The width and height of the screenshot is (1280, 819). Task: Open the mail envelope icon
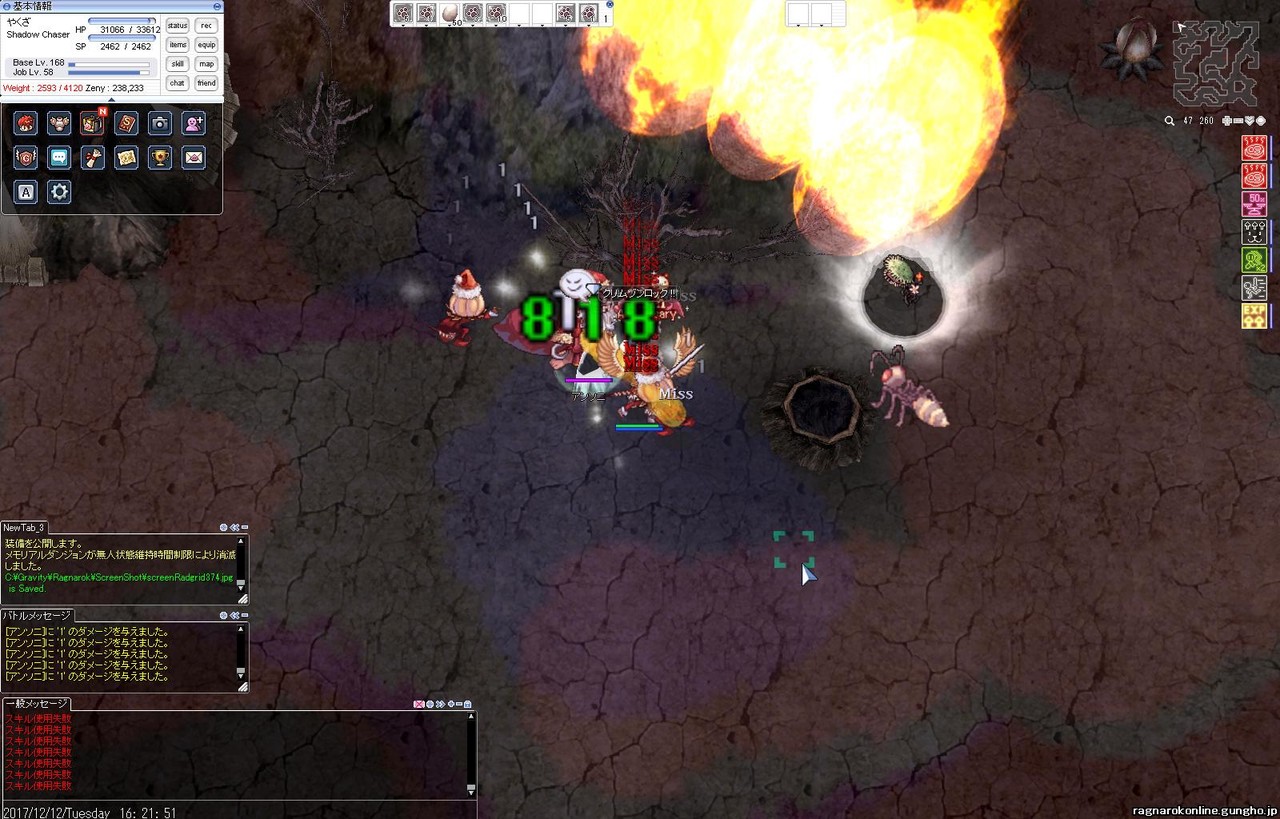pos(194,158)
